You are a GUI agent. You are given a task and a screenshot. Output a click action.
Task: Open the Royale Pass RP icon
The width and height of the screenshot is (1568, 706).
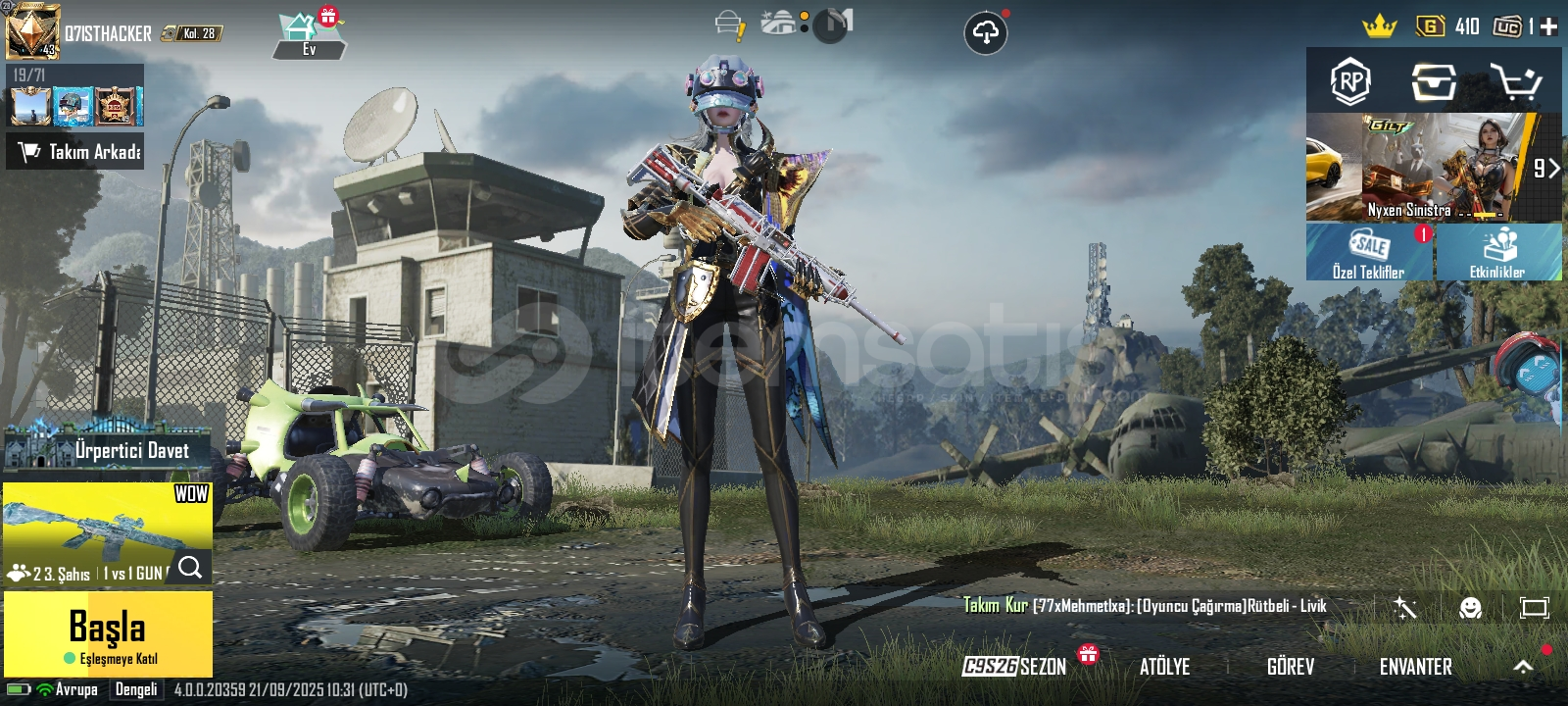(1350, 81)
